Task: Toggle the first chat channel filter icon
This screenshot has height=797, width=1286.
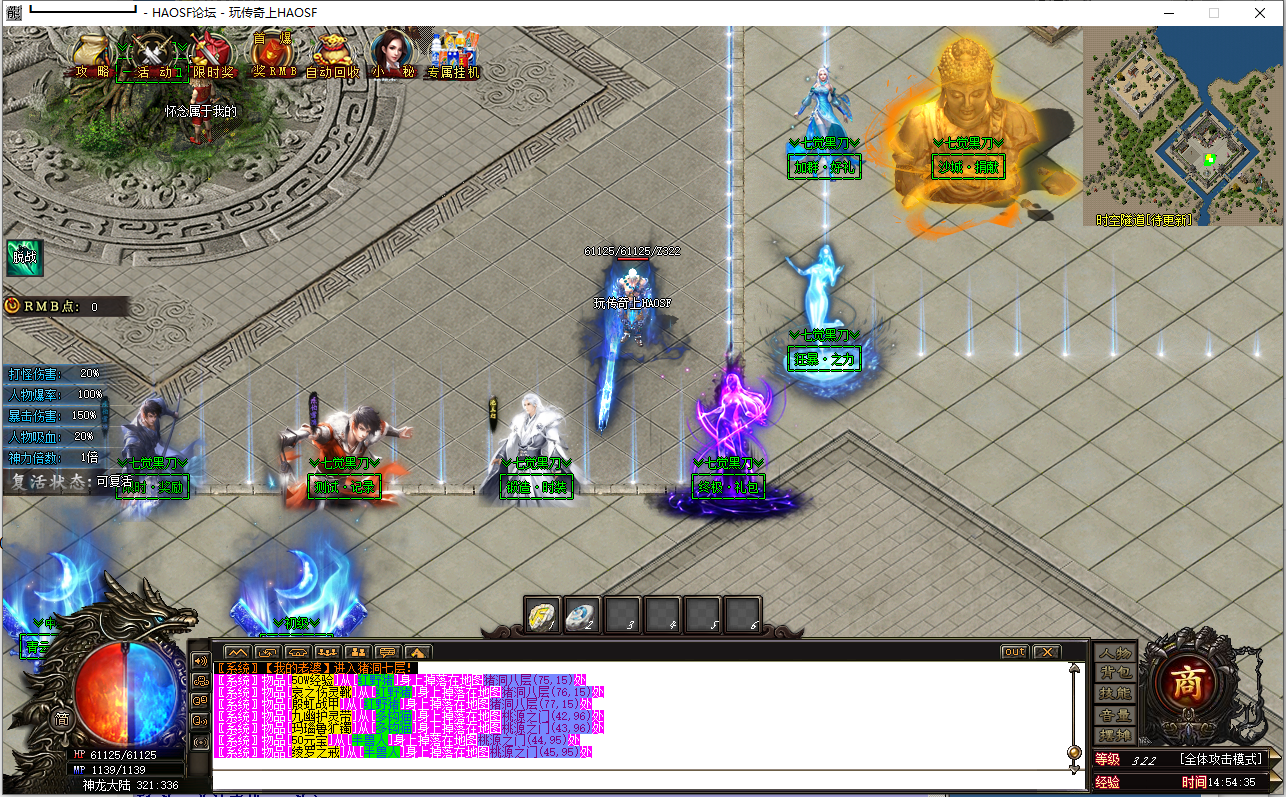Action: pos(237,651)
